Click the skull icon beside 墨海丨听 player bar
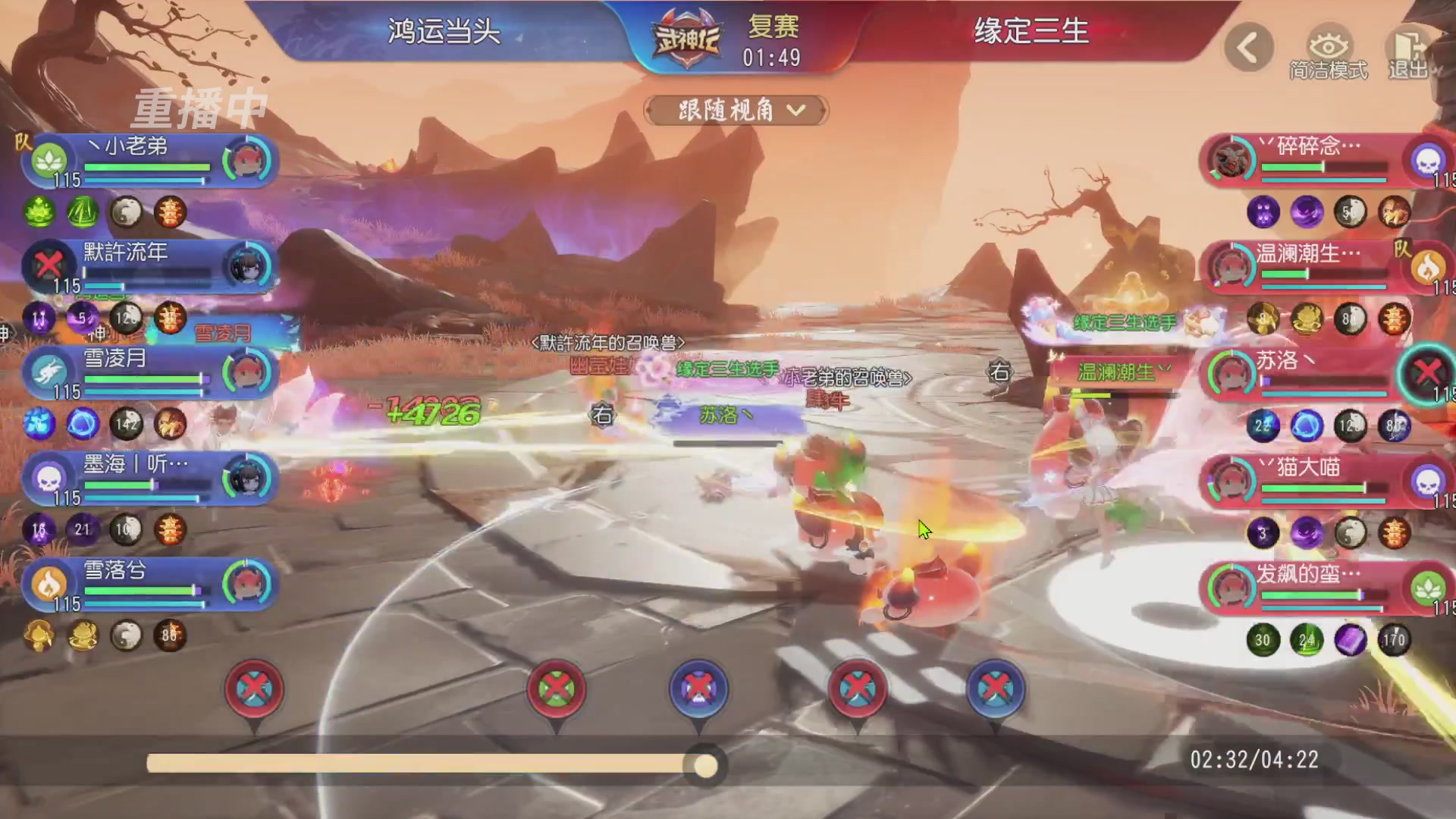Screen dimensions: 1456x819 click(x=48, y=478)
